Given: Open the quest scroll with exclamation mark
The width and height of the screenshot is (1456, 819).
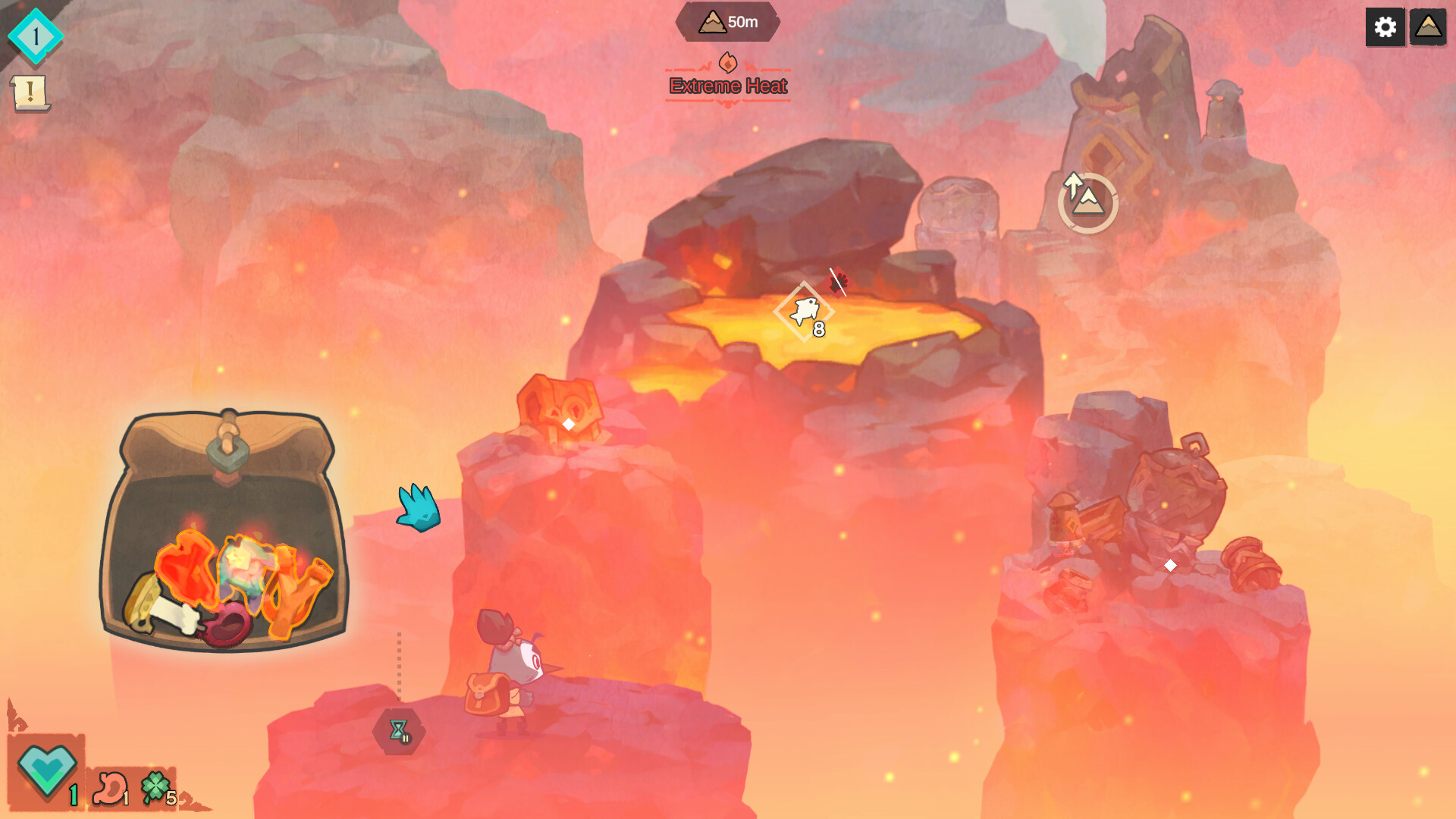Looking at the screenshot, I should coord(30,93).
